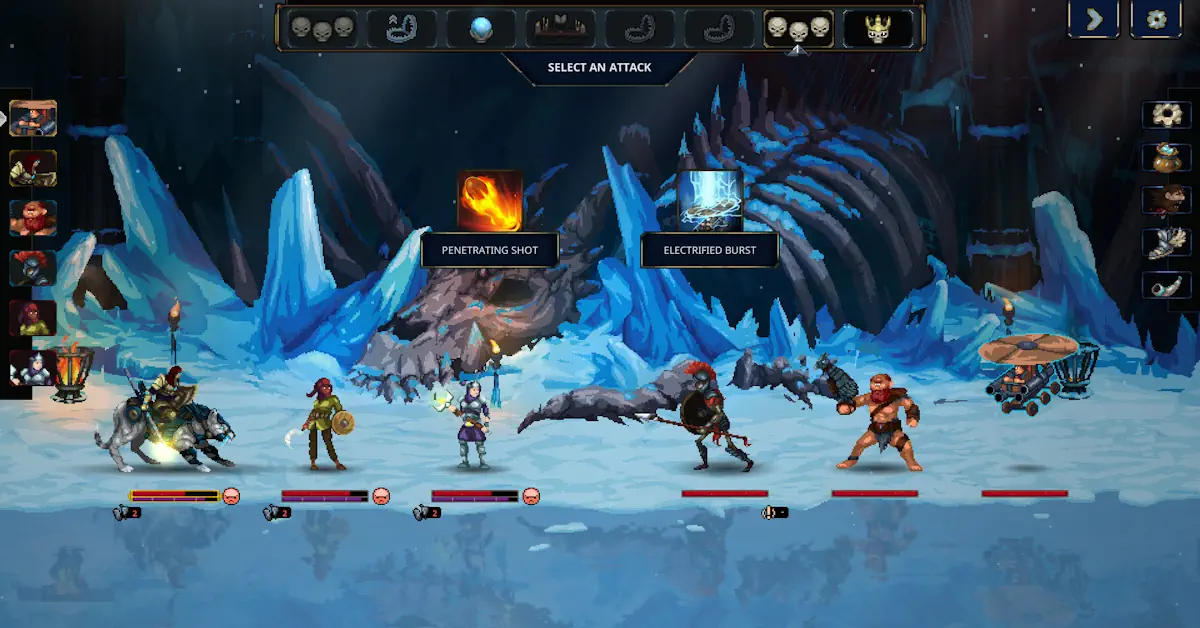1200x628 pixels.
Task: Choose the Penetrating Shot attack
Action: click(x=490, y=201)
